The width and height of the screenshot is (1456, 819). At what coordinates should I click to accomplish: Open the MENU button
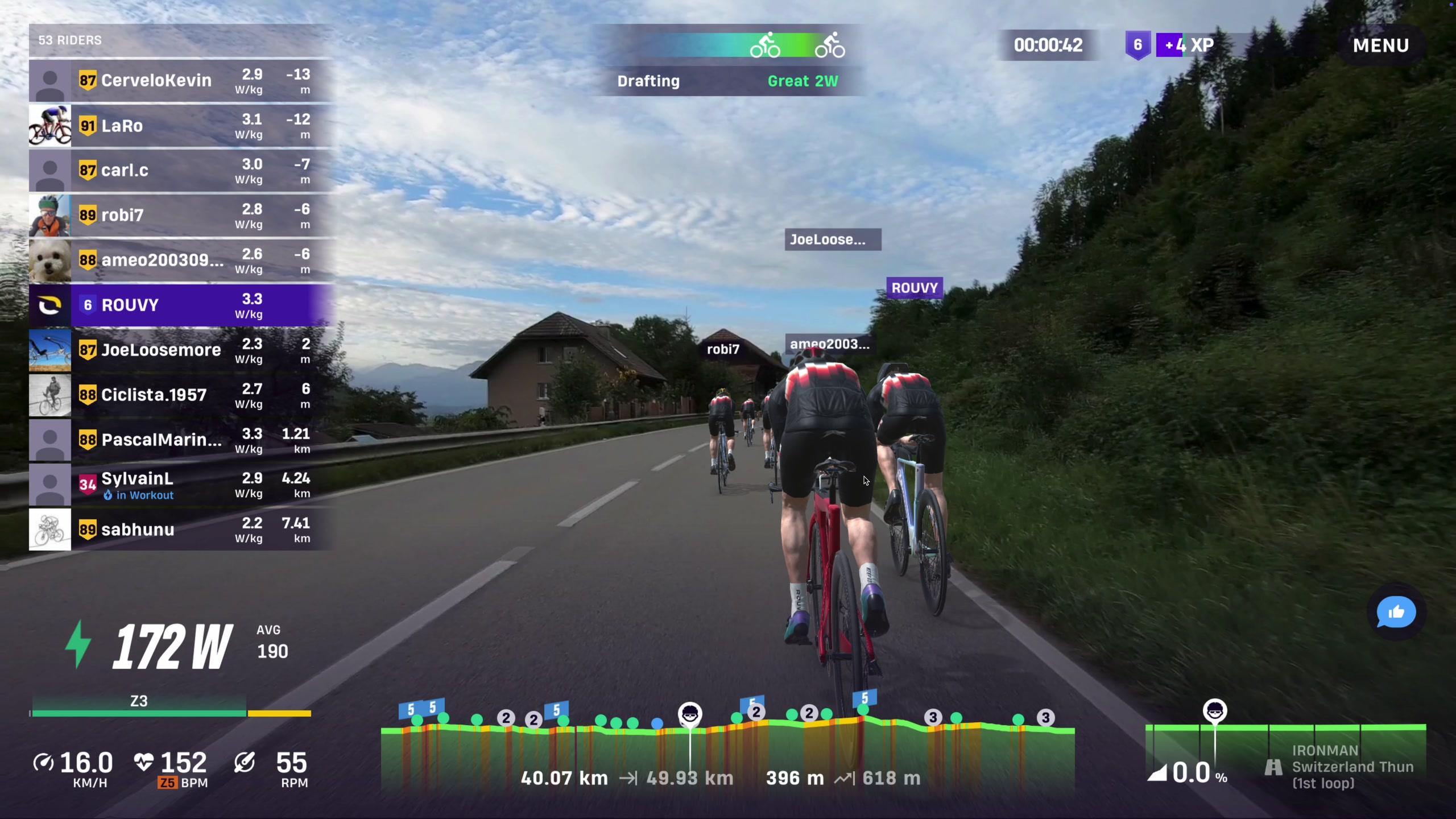pos(1380,45)
